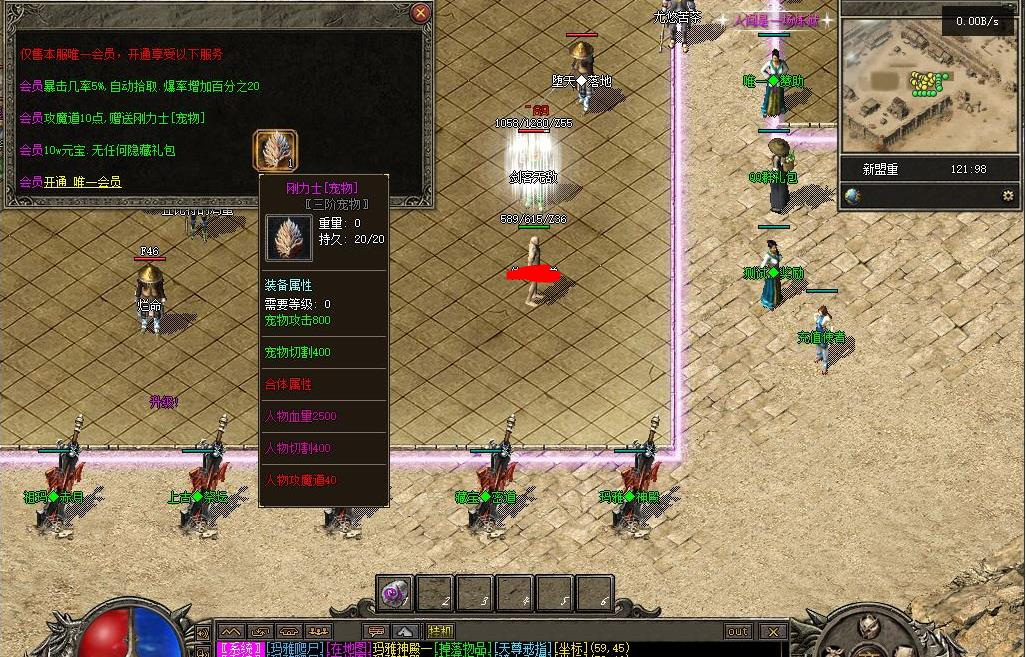Close the membership dialog window
Image resolution: width=1026 pixels, height=657 pixels.
[x=421, y=13]
